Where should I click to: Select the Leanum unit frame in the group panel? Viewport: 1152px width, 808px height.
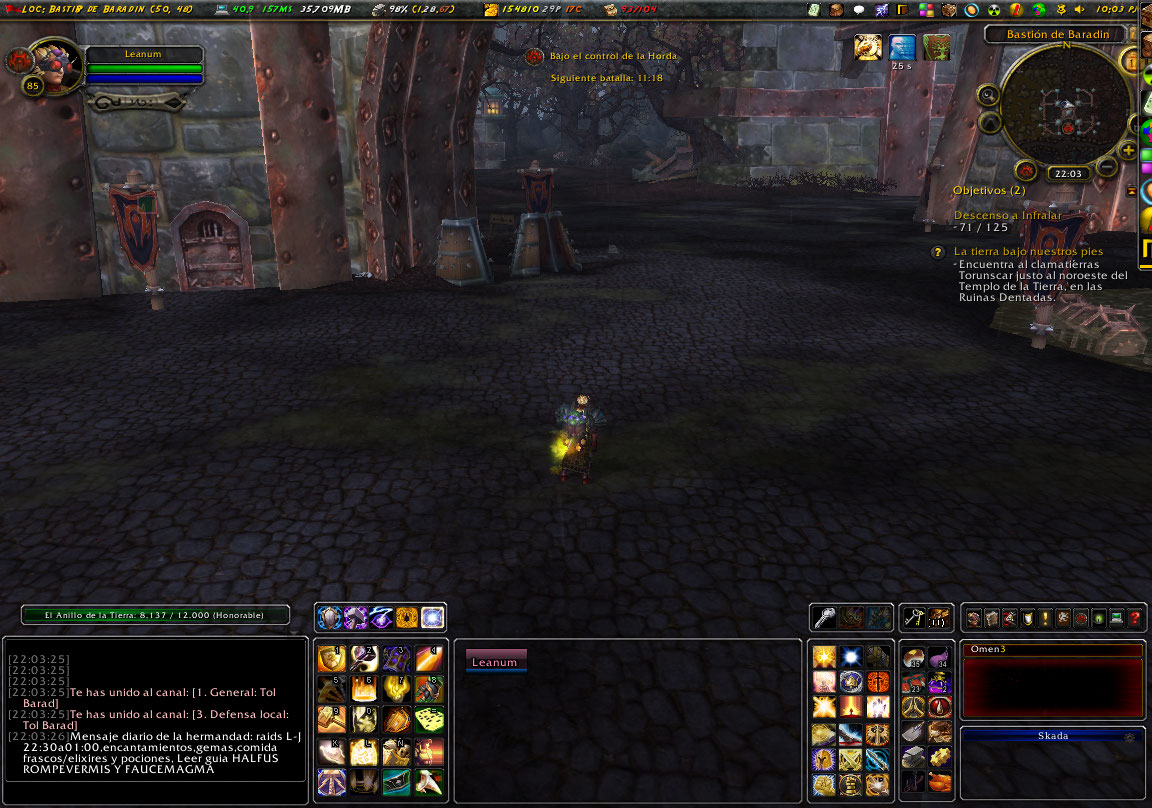495,661
